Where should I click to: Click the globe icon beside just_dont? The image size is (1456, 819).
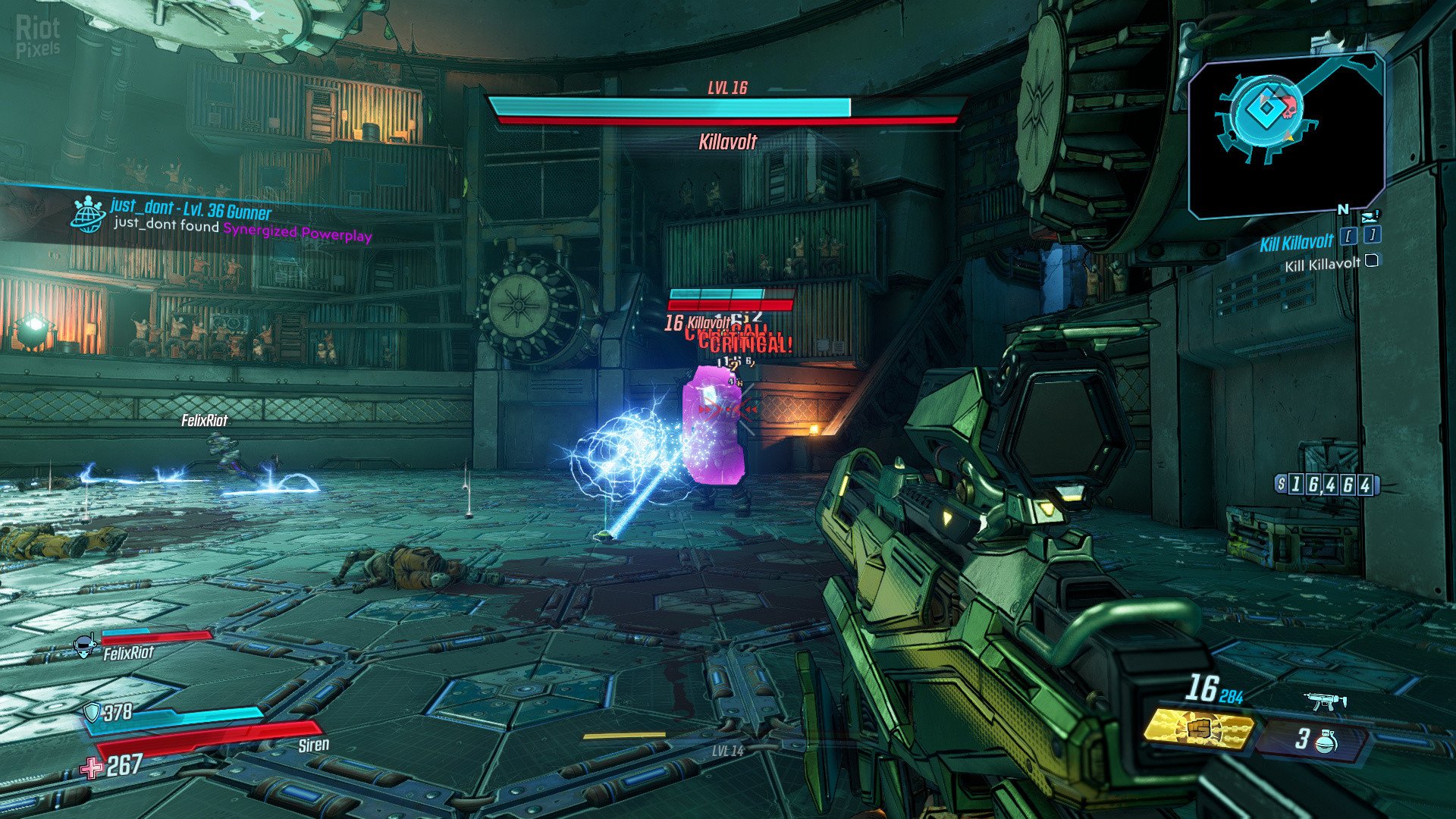tap(88, 215)
